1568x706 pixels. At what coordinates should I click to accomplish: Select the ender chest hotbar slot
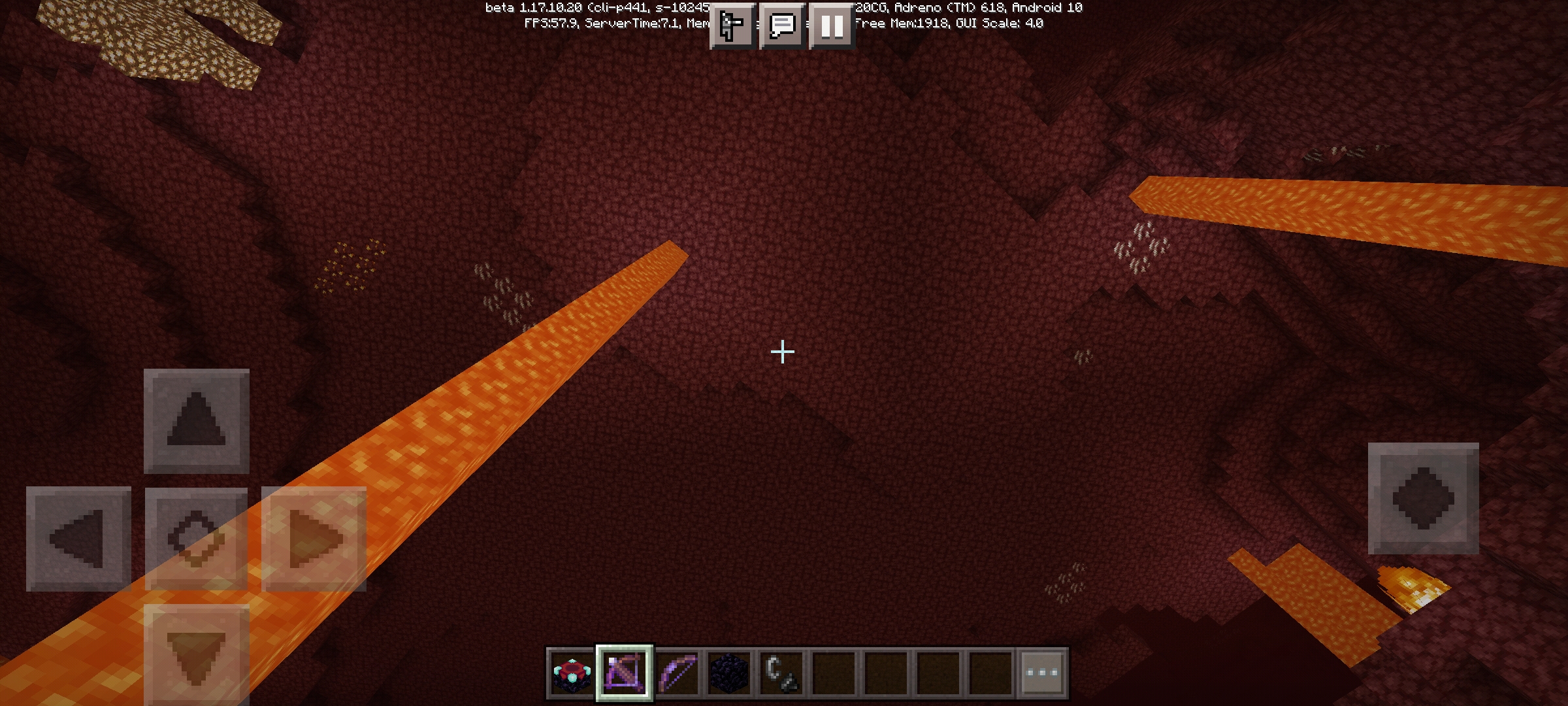coord(572,673)
